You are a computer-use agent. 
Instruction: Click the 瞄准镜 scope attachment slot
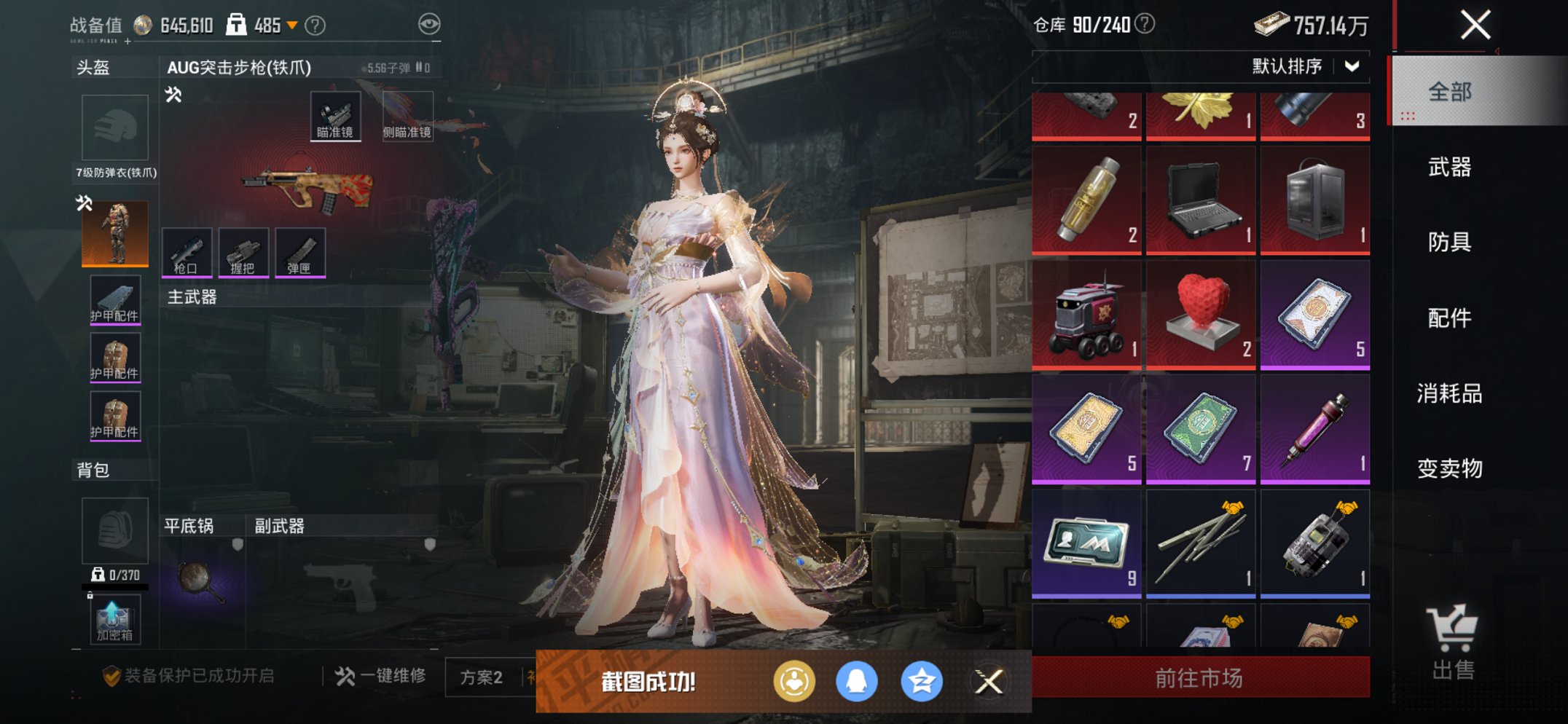pyautogui.click(x=337, y=114)
